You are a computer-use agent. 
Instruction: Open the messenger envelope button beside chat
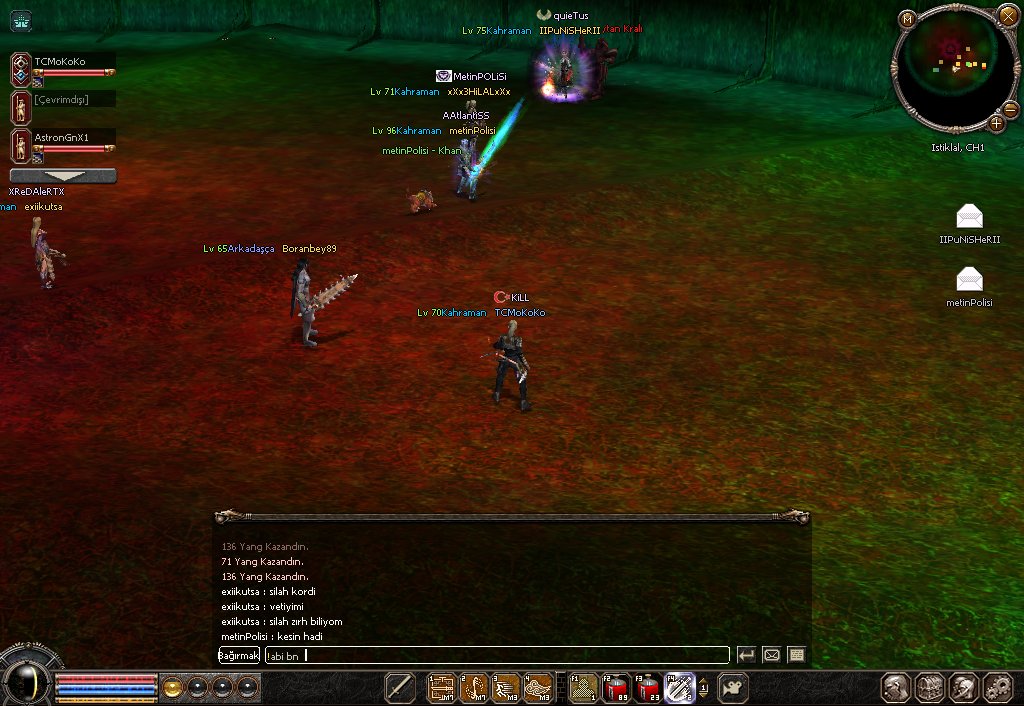[x=771, y=655]
